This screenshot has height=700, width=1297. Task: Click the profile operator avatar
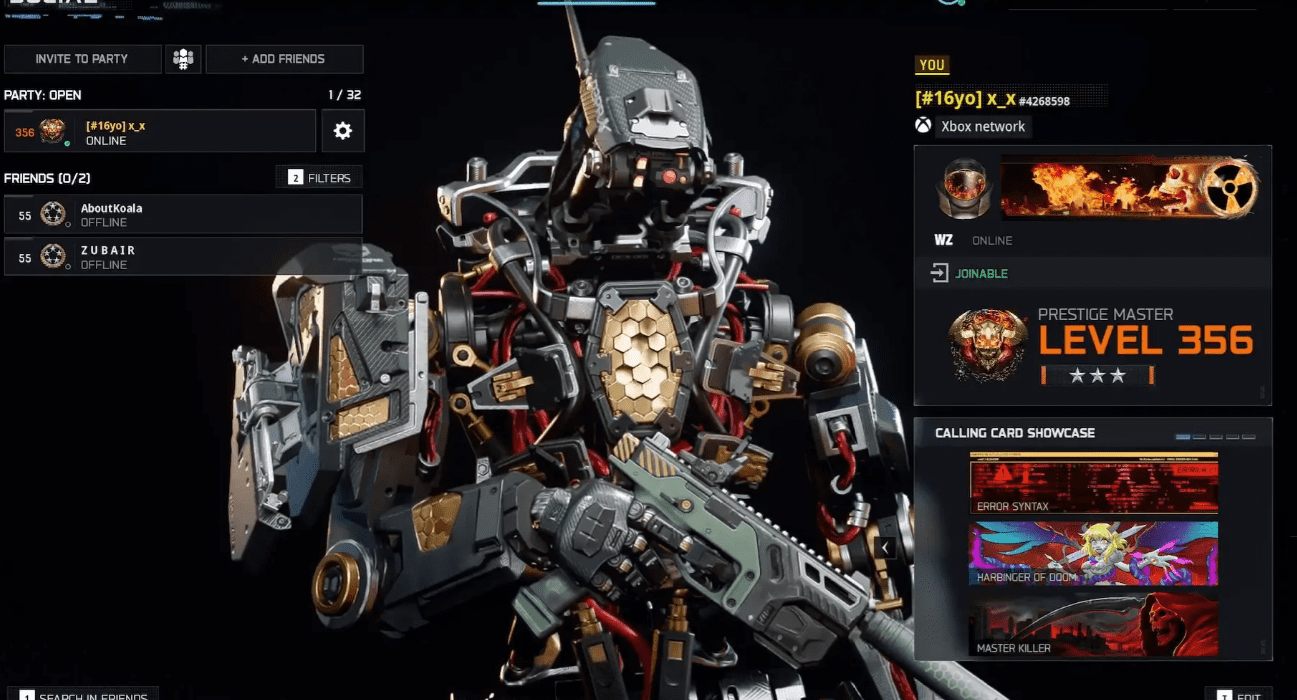point(962,190)
